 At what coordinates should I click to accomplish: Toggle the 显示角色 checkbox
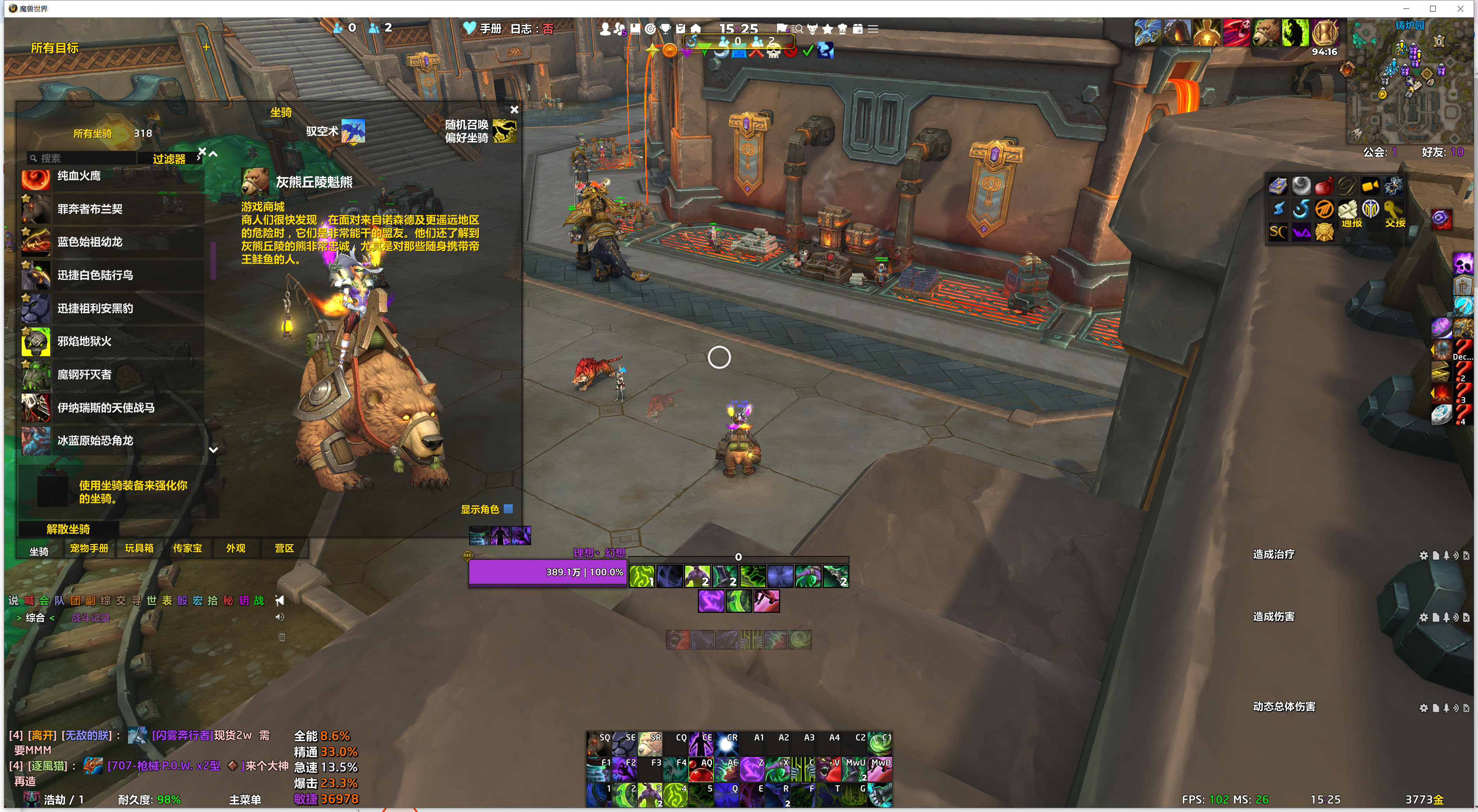[508, 508]
